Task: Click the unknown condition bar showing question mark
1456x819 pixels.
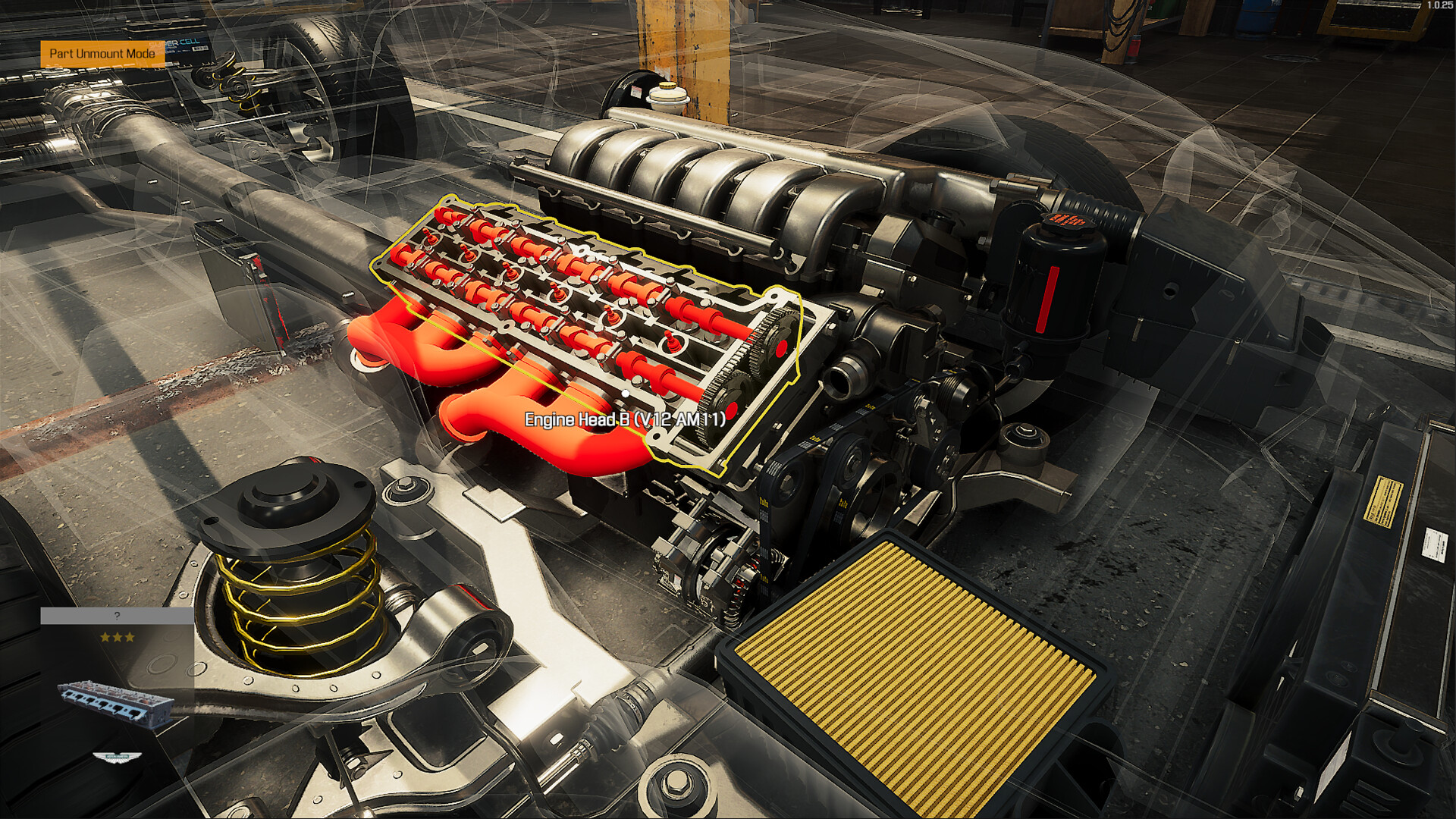Action: click(116, 616)
